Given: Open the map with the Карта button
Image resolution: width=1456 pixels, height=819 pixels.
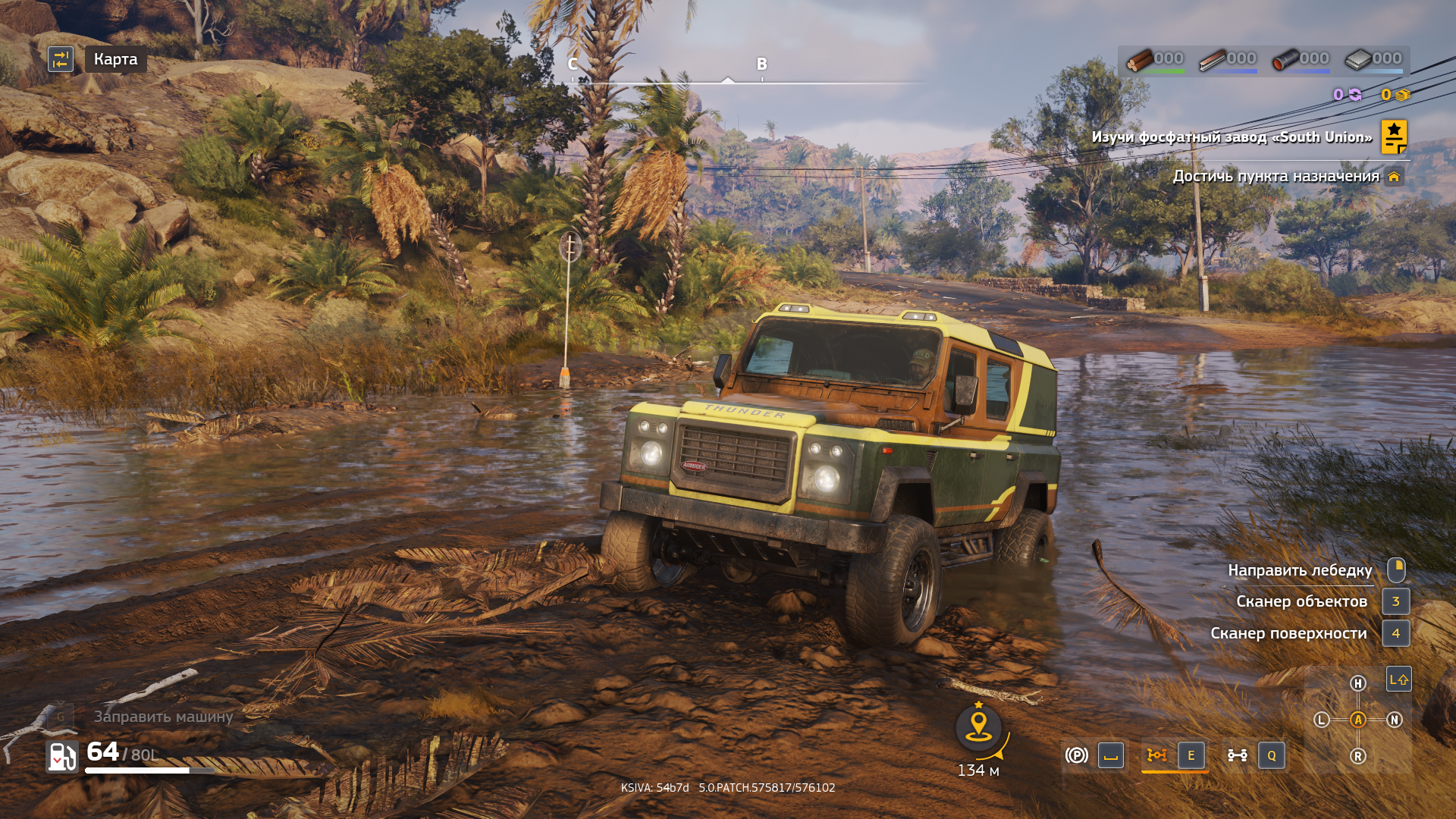Looking at the screenshot, I should pyautogui.click(x=115, y=59).
